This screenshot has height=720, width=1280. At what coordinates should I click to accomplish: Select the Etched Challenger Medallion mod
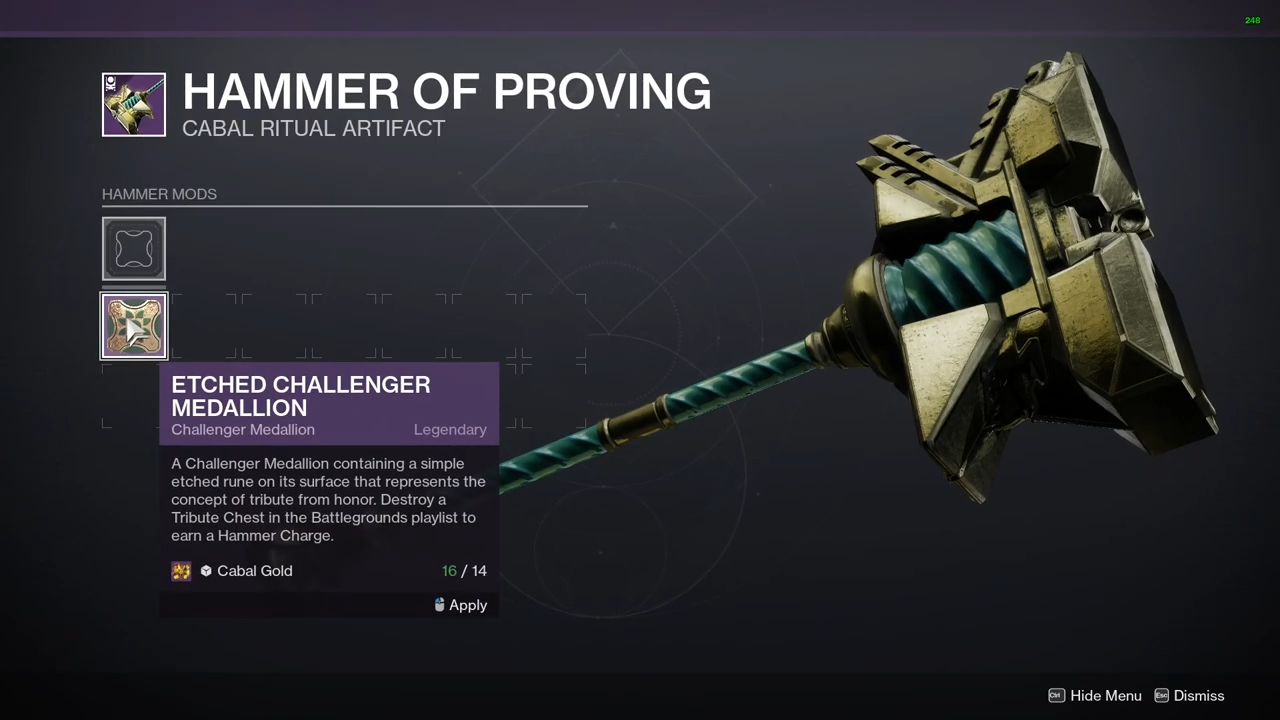(134, 326)
